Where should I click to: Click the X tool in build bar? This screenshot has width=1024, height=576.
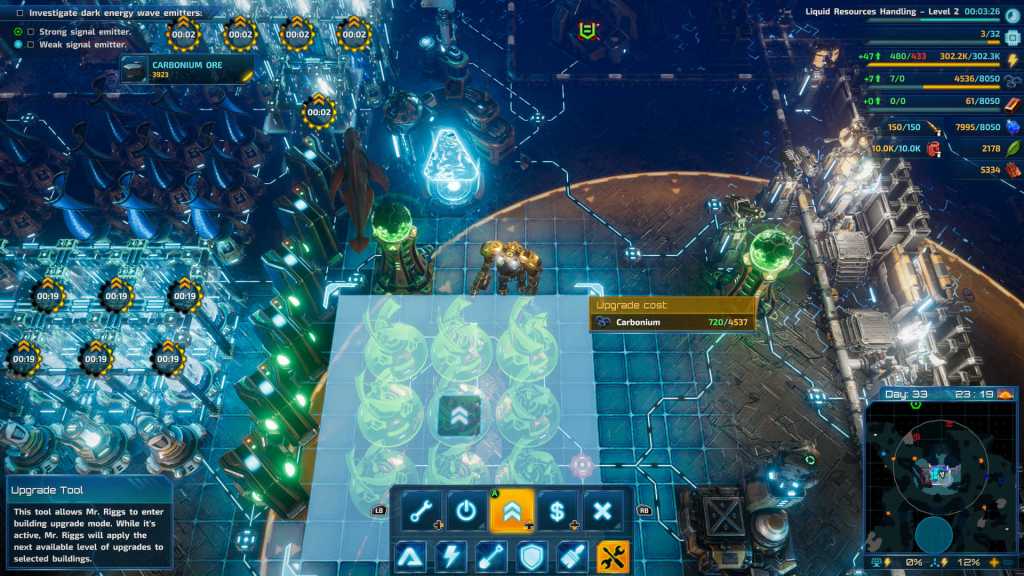tap(602, 510)
